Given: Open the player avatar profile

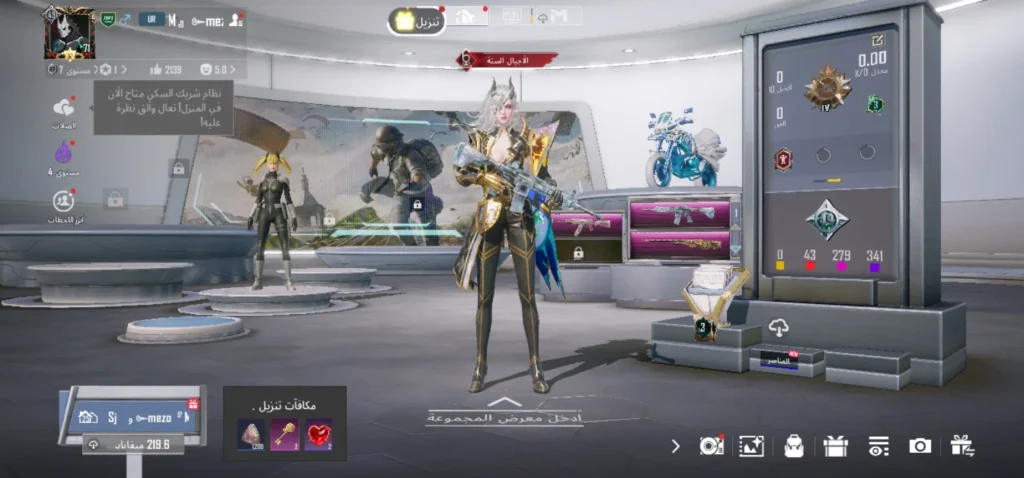Looking at the screenshot, I should pyautogui.click(x=67, y=34).
